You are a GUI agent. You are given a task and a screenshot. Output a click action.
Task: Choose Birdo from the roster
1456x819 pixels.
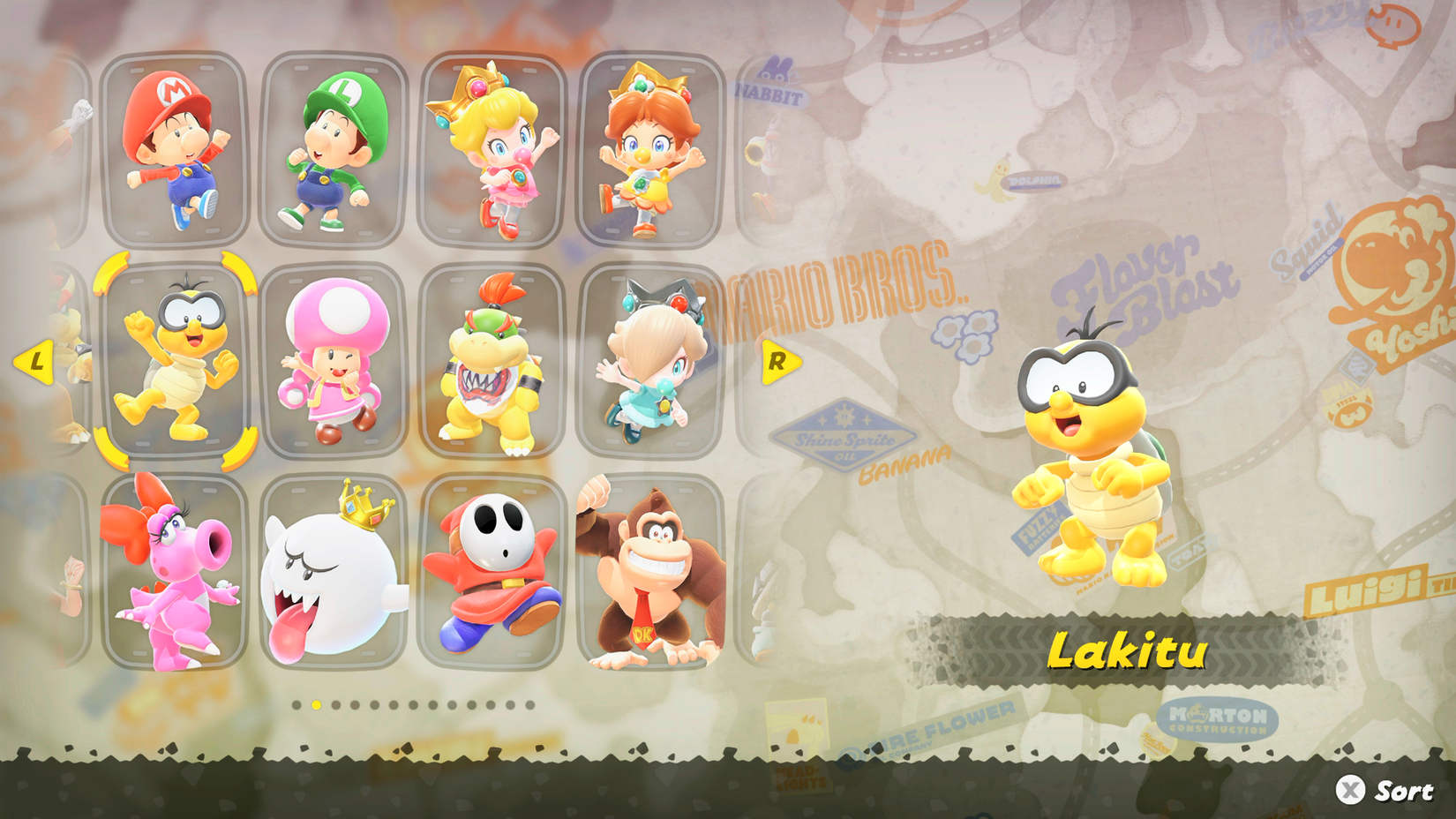pos(174,574)
